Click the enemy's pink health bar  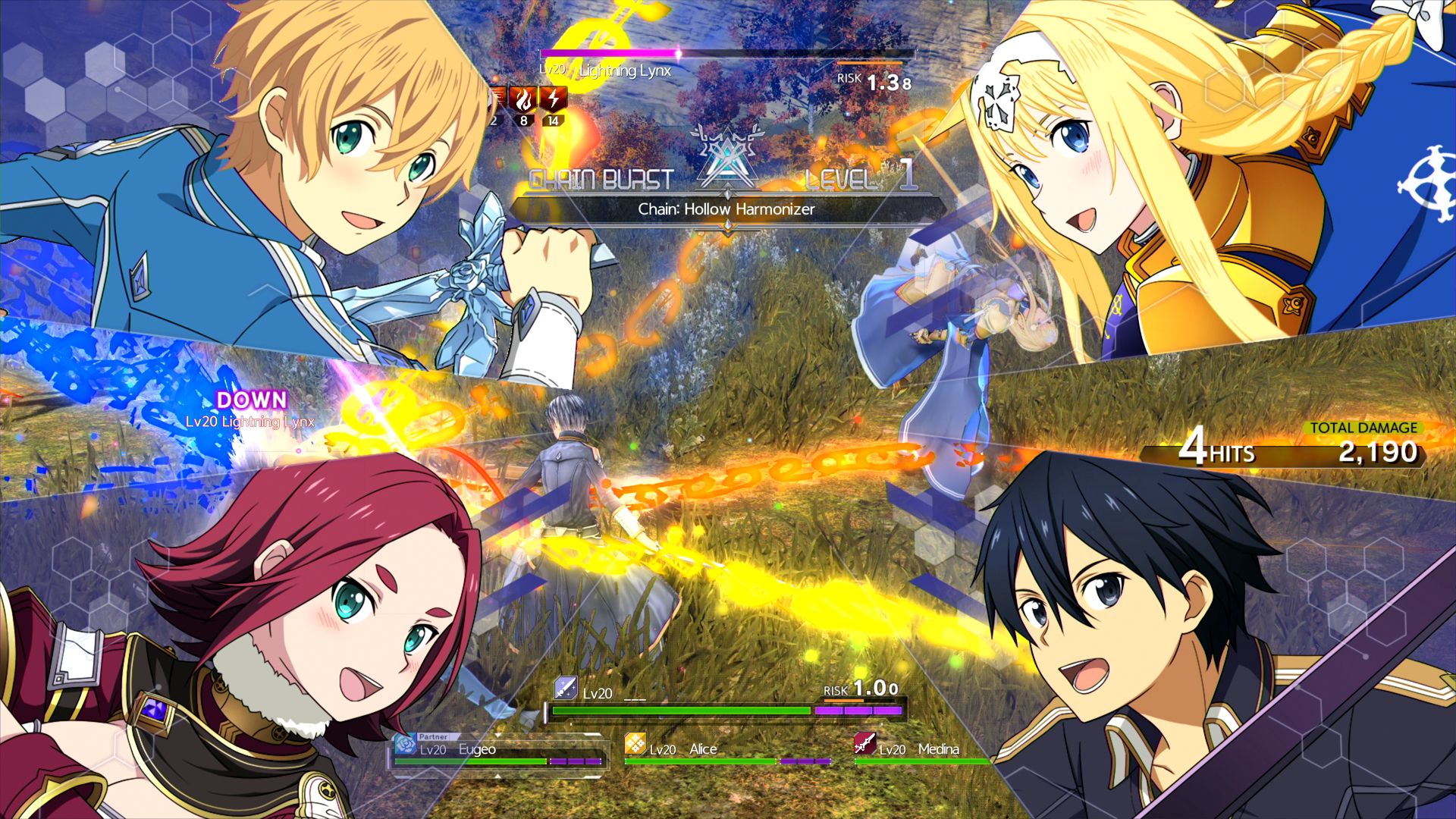click(x=607, y=54)
